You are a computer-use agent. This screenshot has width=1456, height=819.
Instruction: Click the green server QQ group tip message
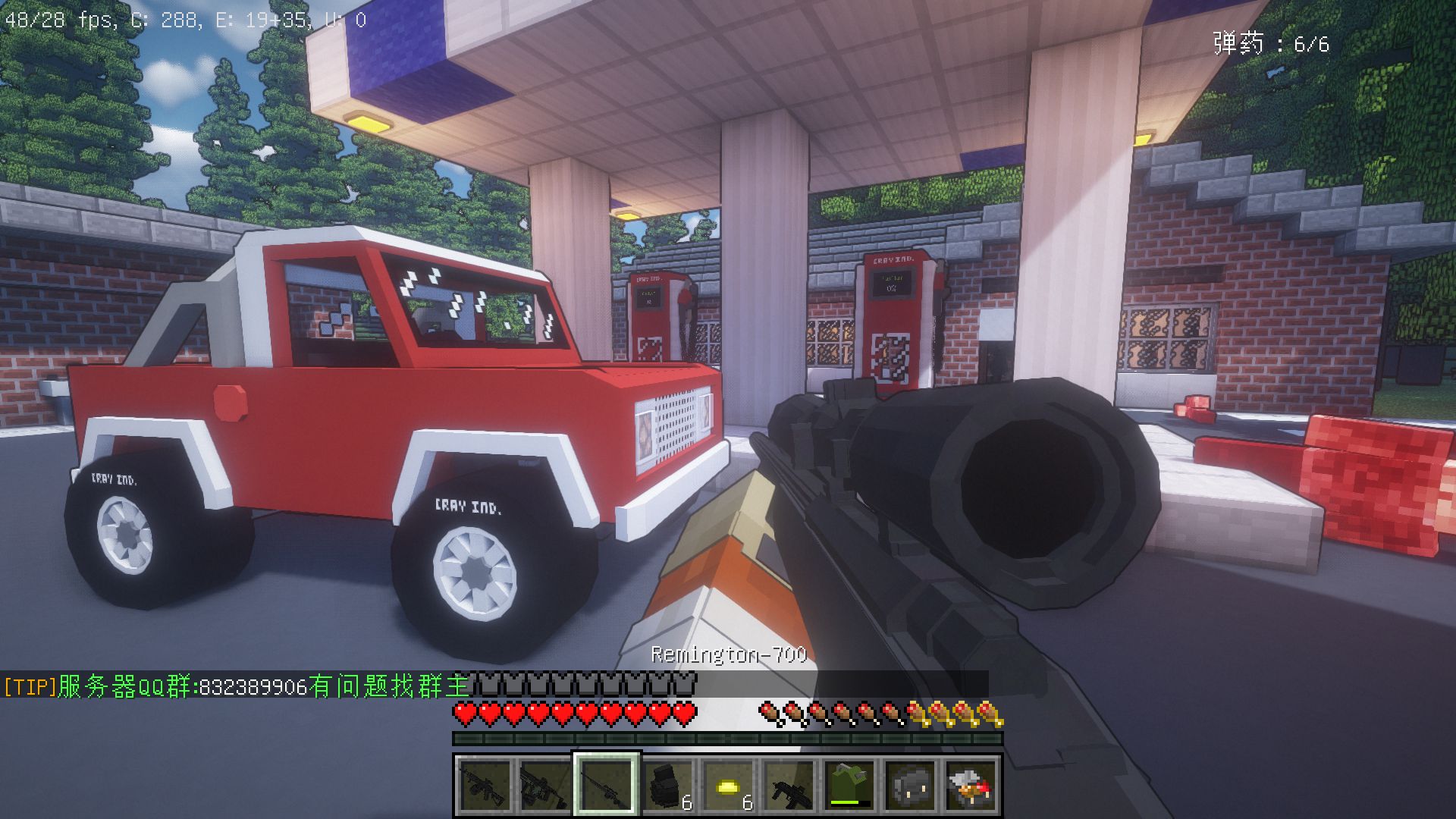coord(237,686)
